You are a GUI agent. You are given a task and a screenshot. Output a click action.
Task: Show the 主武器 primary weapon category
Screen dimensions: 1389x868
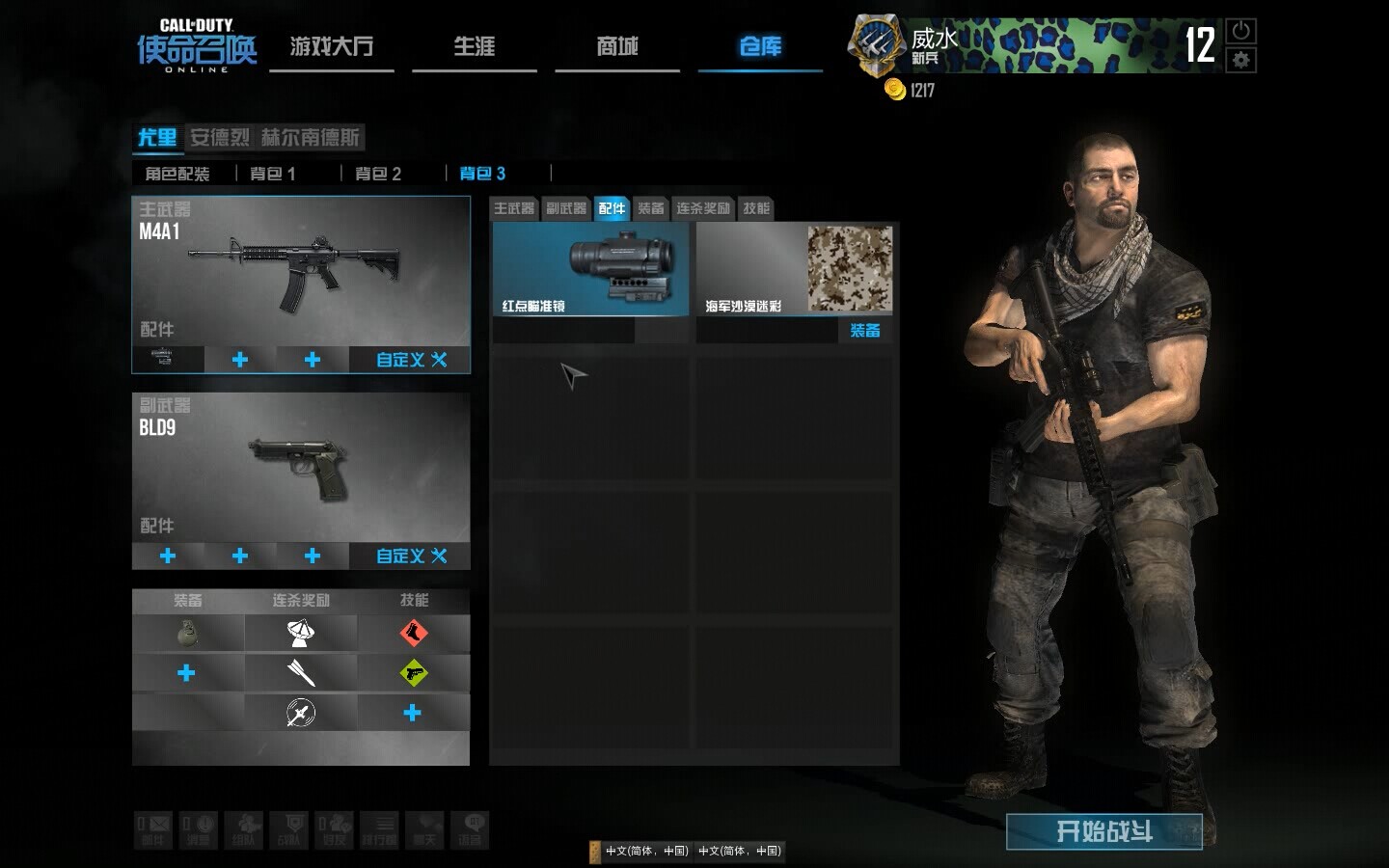click(513, 208)
